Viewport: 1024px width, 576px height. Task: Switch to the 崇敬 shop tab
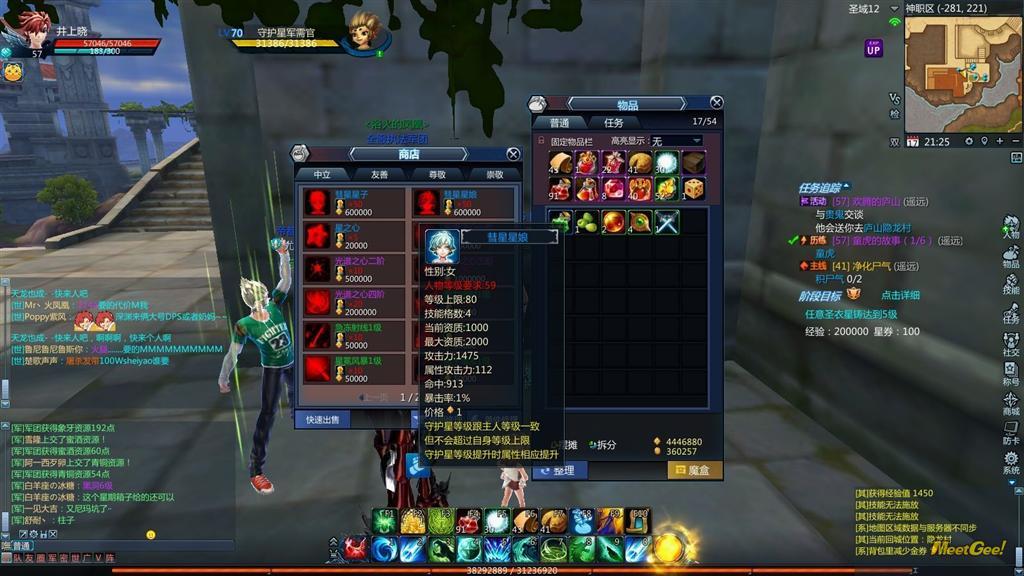tap(494, 174)
